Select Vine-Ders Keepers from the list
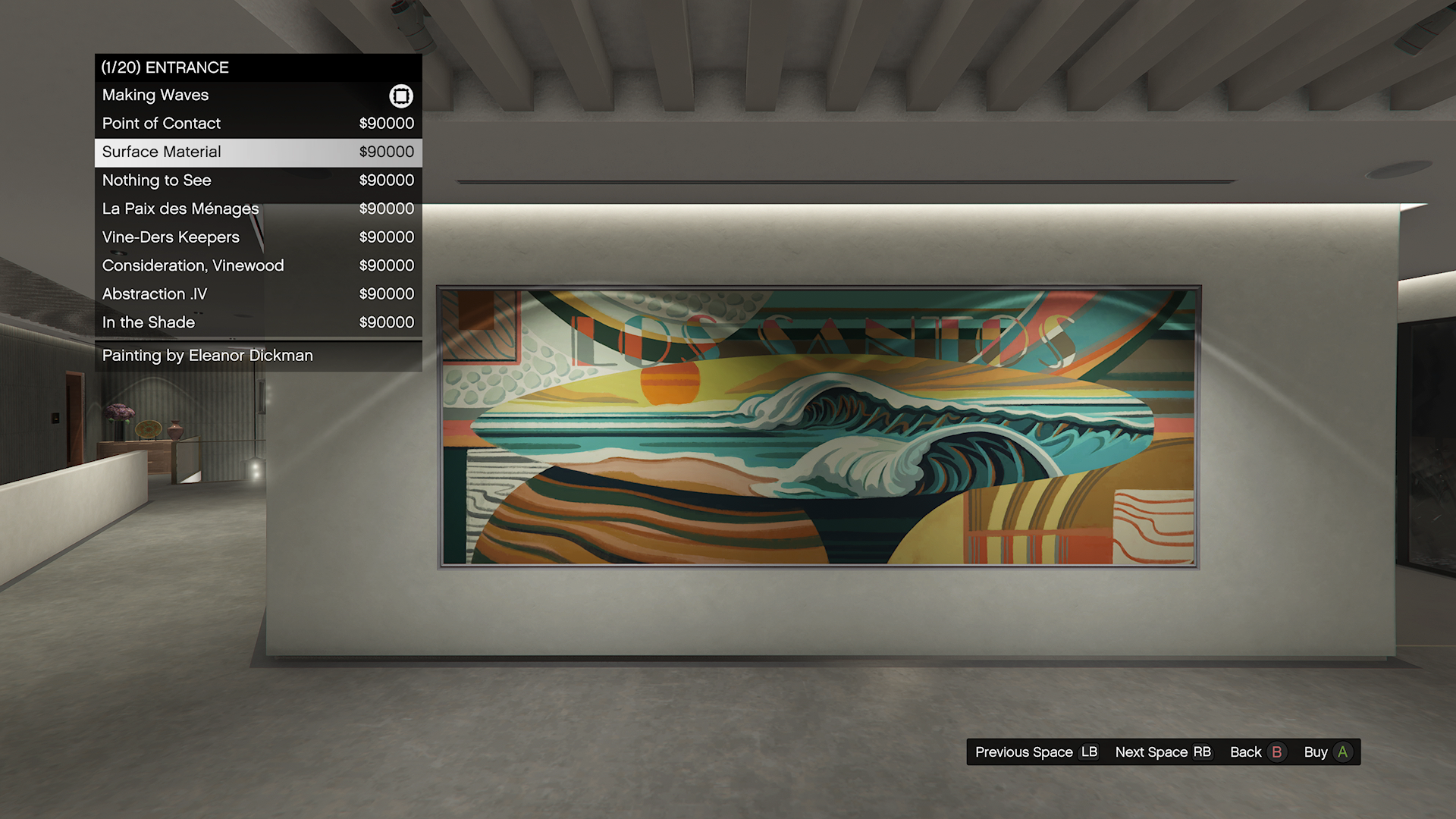This screenshot has width=1456, height=819. point(258,237)
